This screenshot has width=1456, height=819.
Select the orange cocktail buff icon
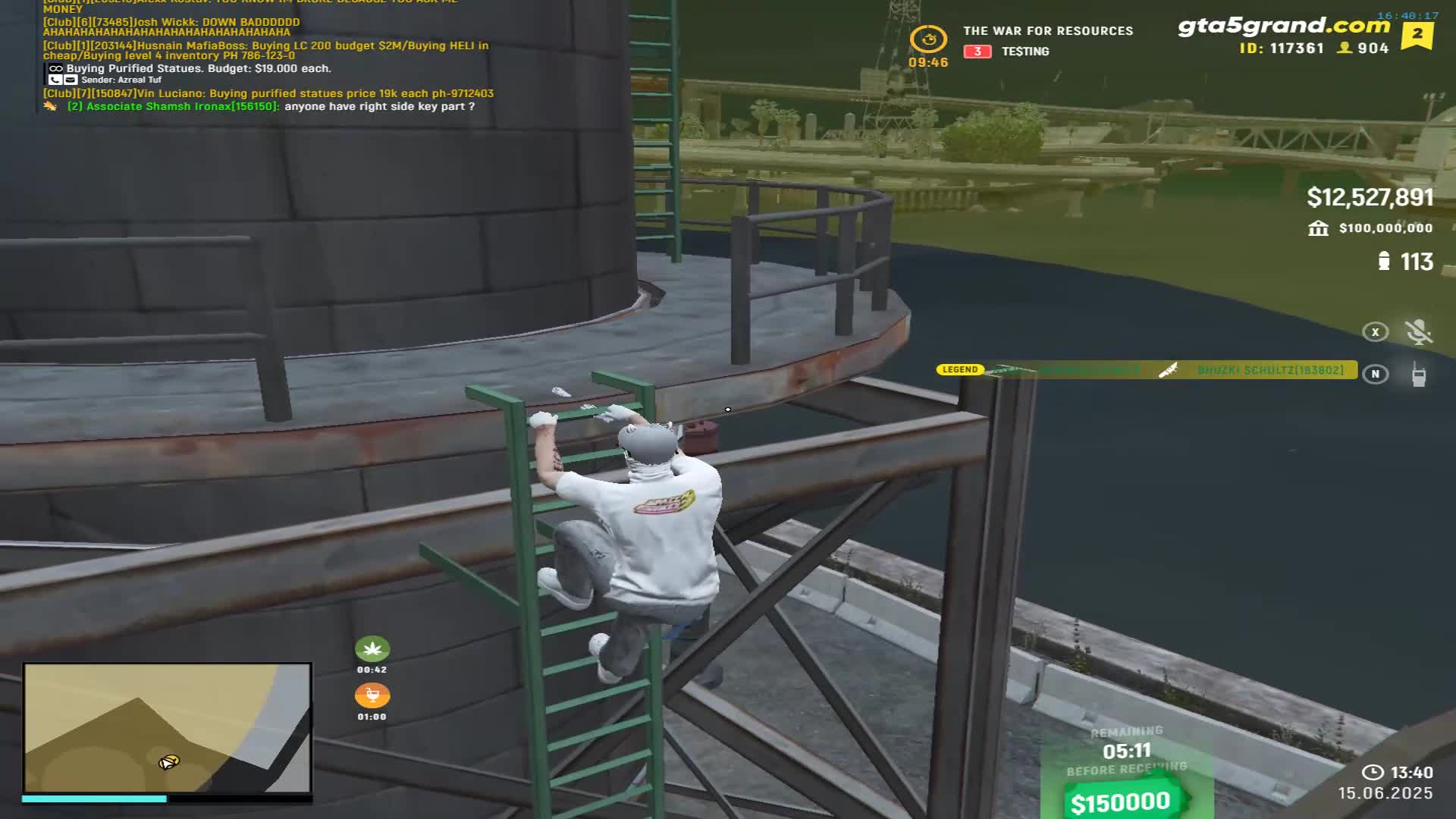(x=372, y=695)
